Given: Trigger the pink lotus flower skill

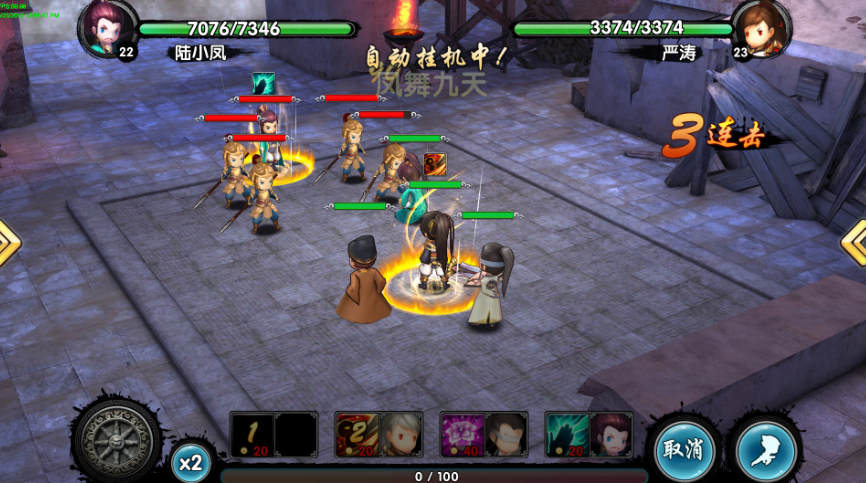Looking at the screenshot, I should pos(462,435).
